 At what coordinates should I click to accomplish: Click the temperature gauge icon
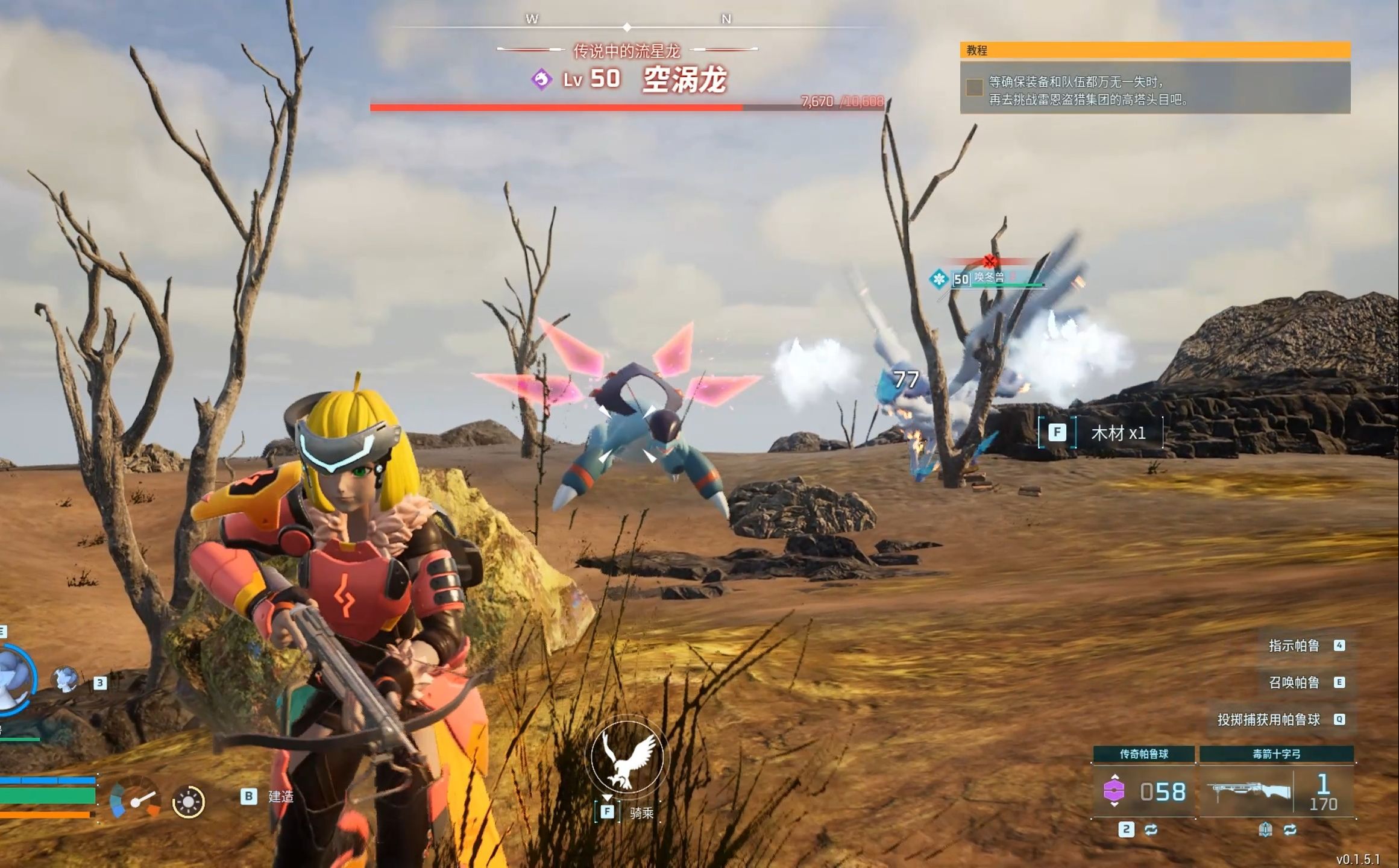click(x=134, y=798)
